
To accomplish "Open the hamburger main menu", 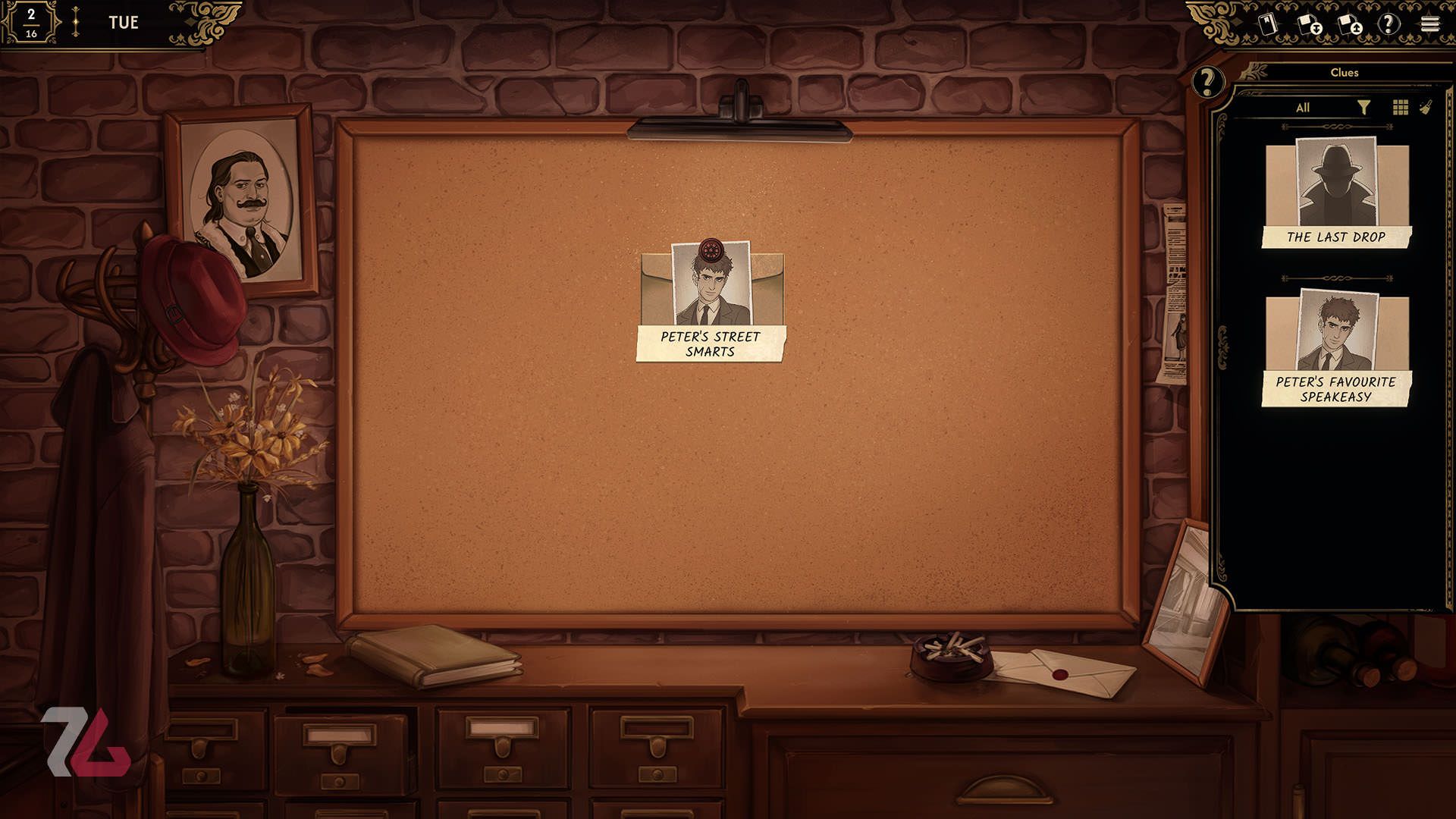I will click(1429, 24).
